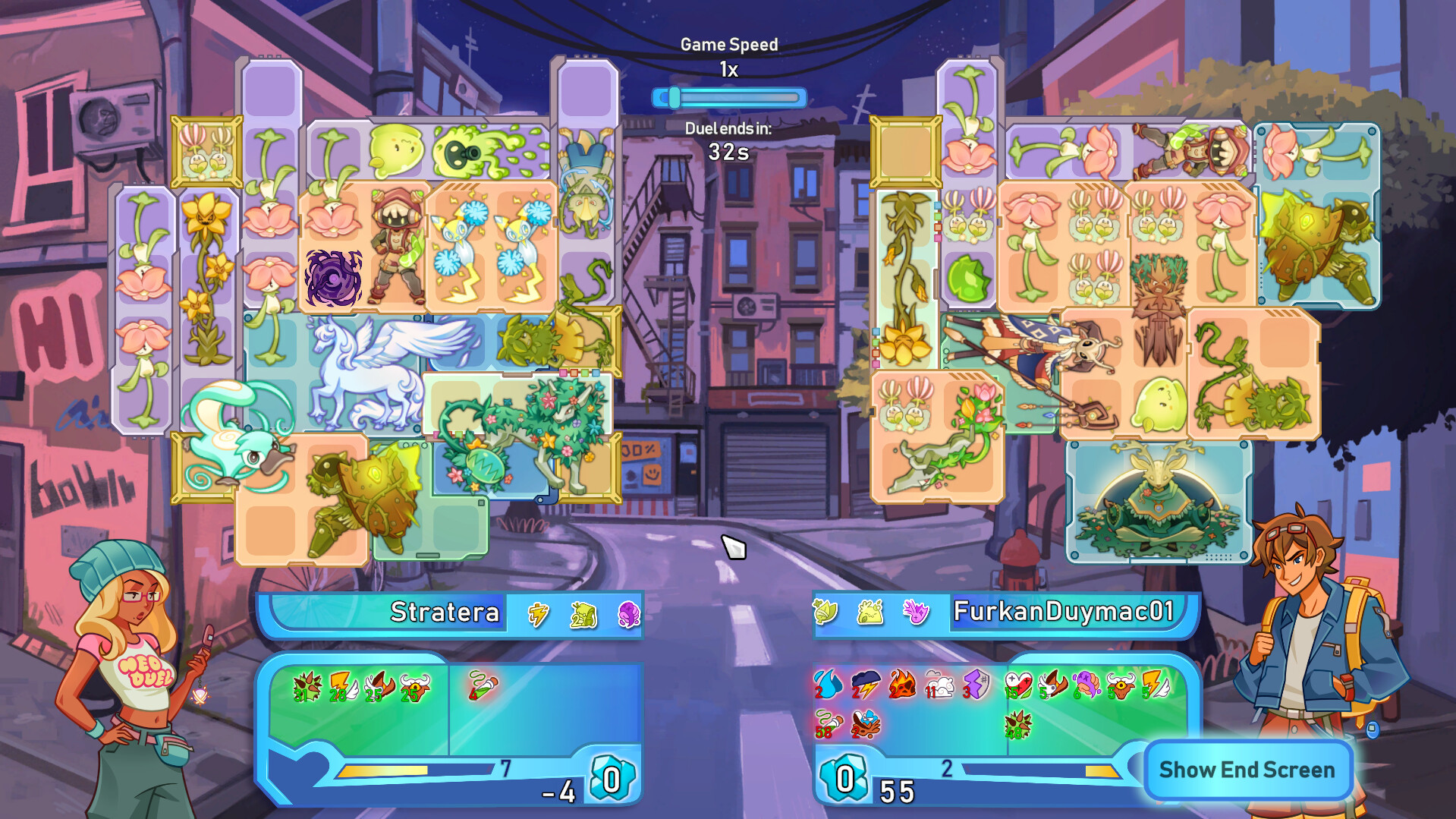Inspect Stratera's yellow lightning battery icon
This screenshot has height=819, width=1456.
pos(538,613)
